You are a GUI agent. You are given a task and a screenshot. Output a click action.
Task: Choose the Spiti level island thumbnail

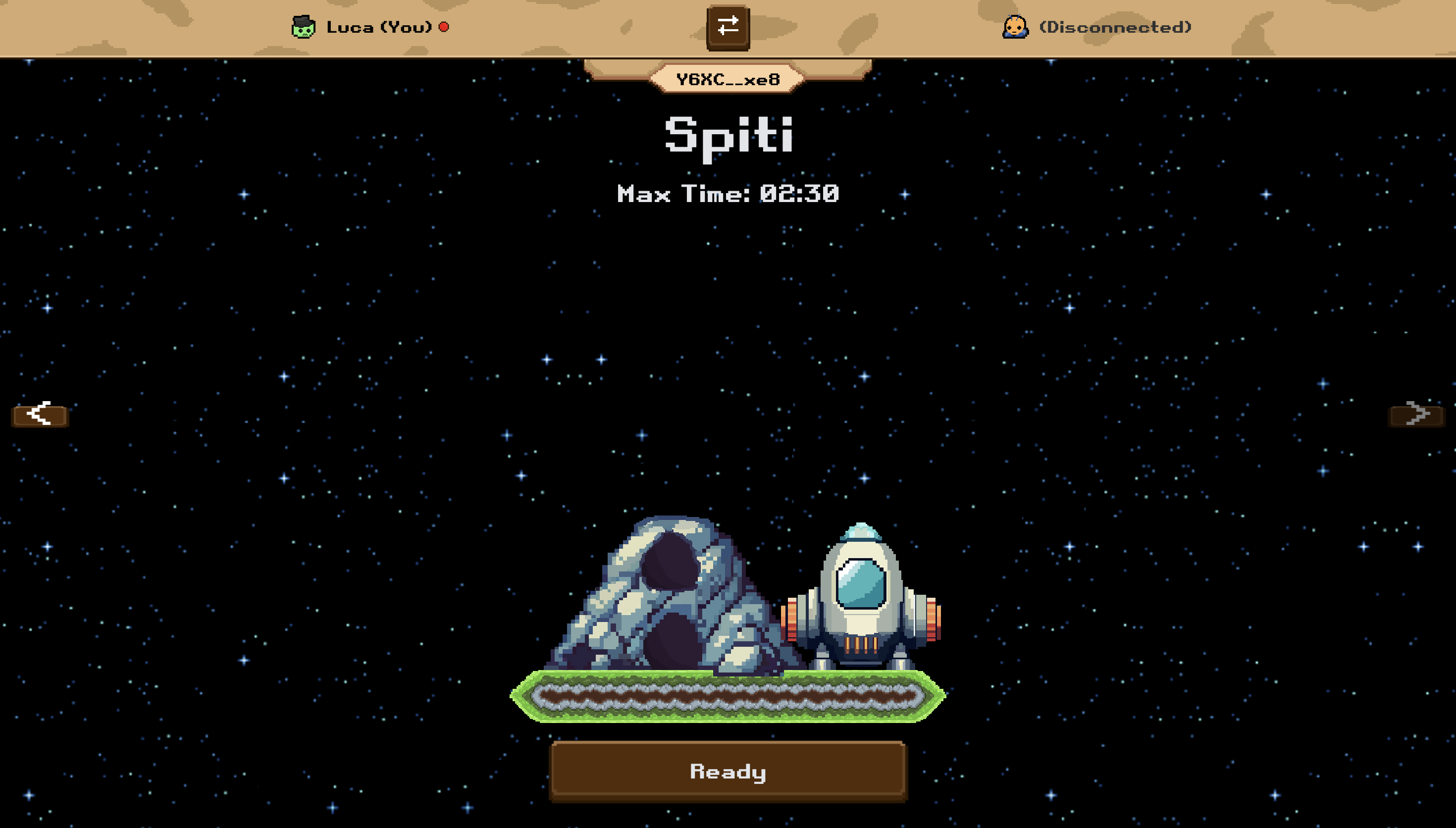tap(728, 620)
